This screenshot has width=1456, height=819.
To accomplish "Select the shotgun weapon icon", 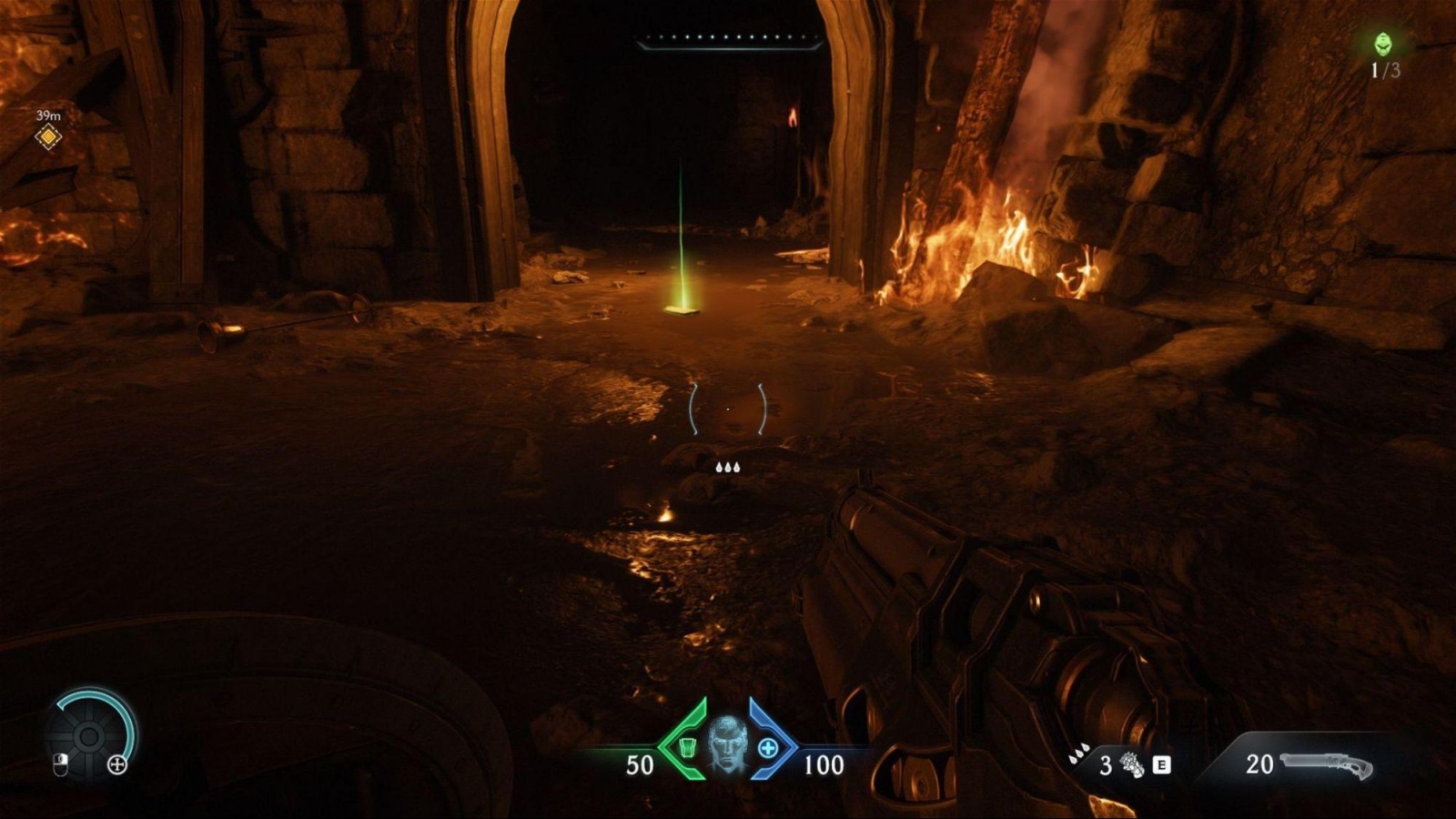I will point(1326,765).
